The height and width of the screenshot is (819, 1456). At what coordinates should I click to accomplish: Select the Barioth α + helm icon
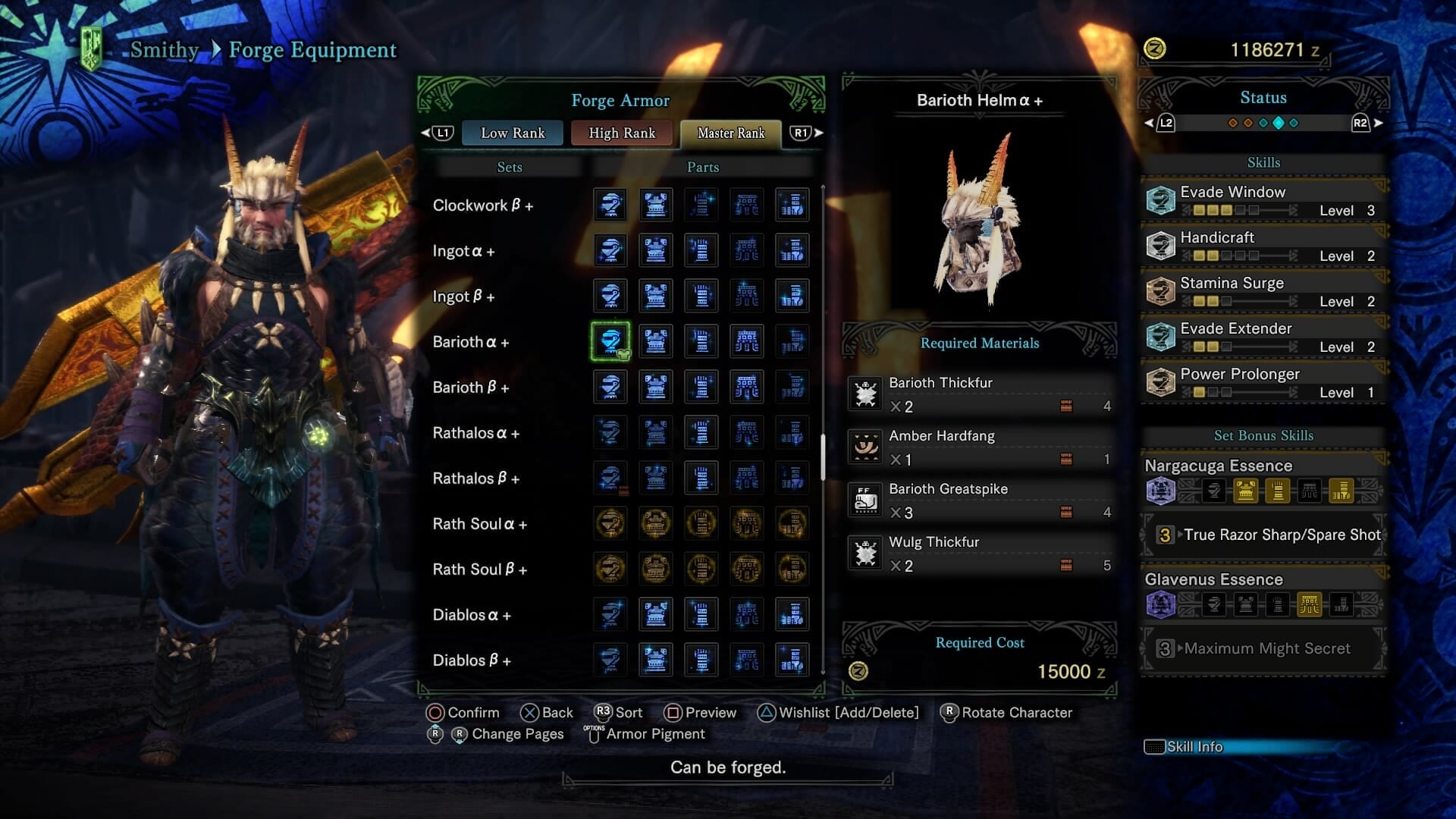click(610, 342)
